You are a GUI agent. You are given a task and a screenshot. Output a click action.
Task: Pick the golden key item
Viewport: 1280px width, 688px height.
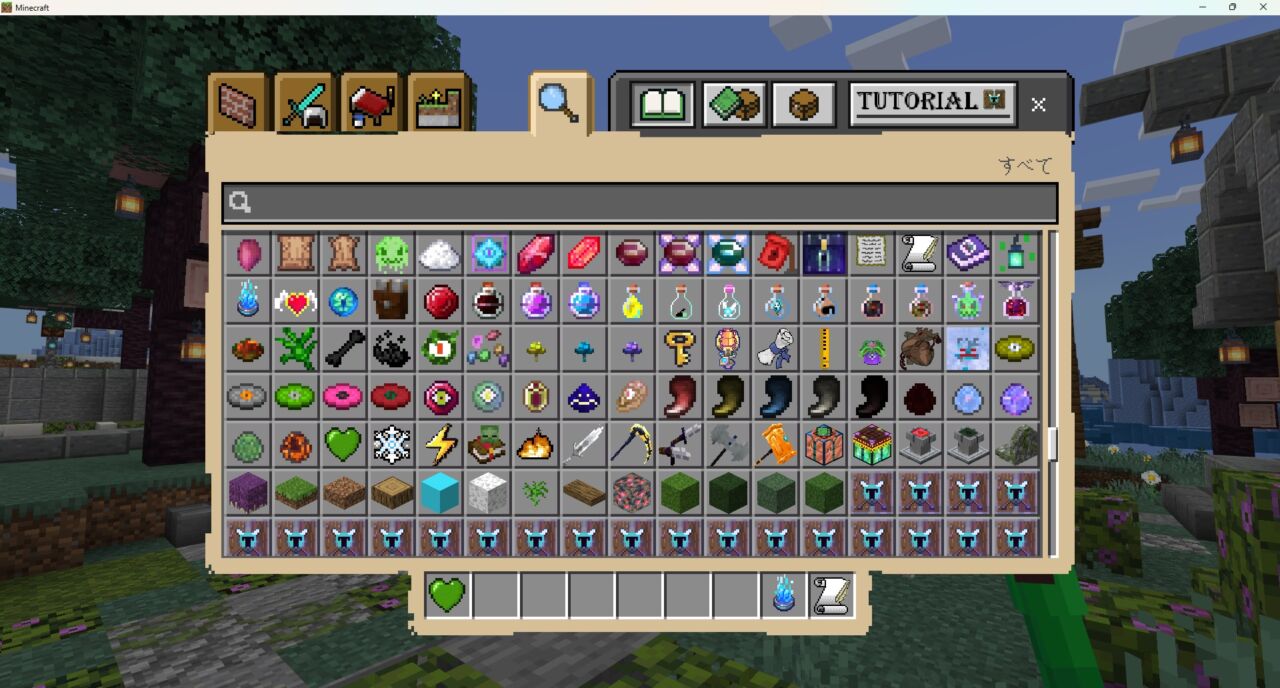tap(679, 349)
